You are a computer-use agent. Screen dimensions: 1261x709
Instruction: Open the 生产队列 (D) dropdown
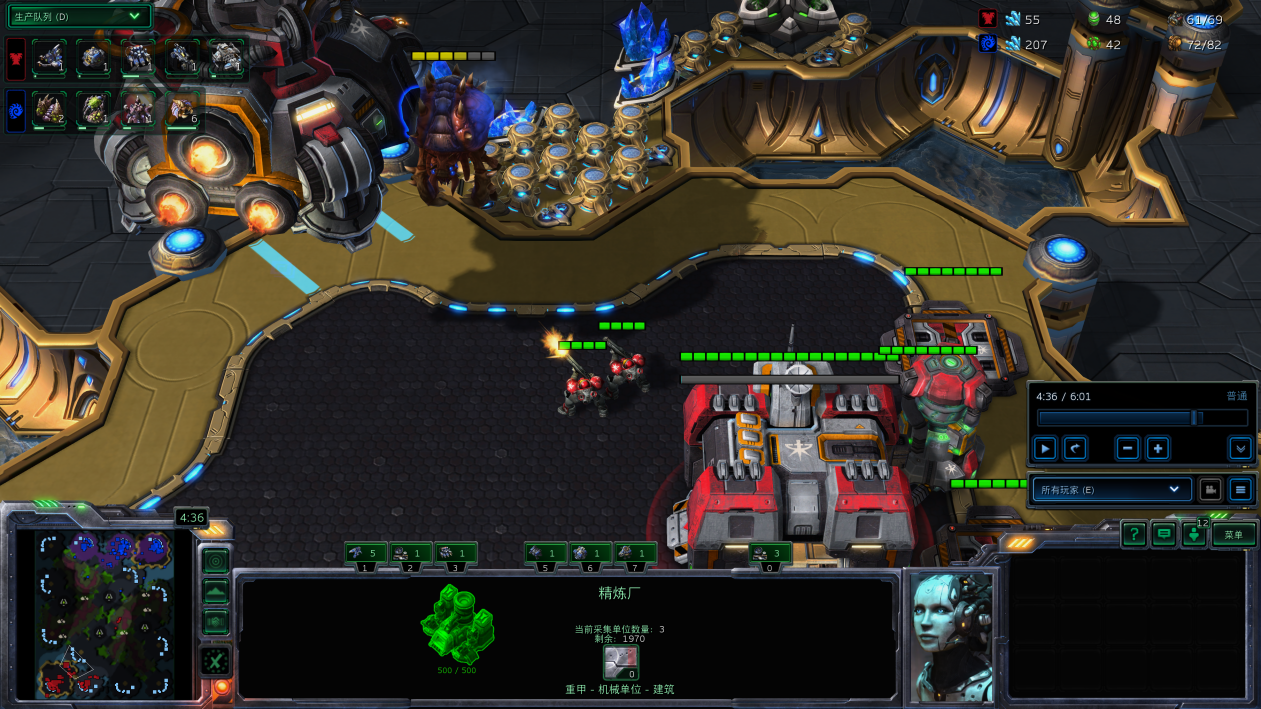pos(80,16)
